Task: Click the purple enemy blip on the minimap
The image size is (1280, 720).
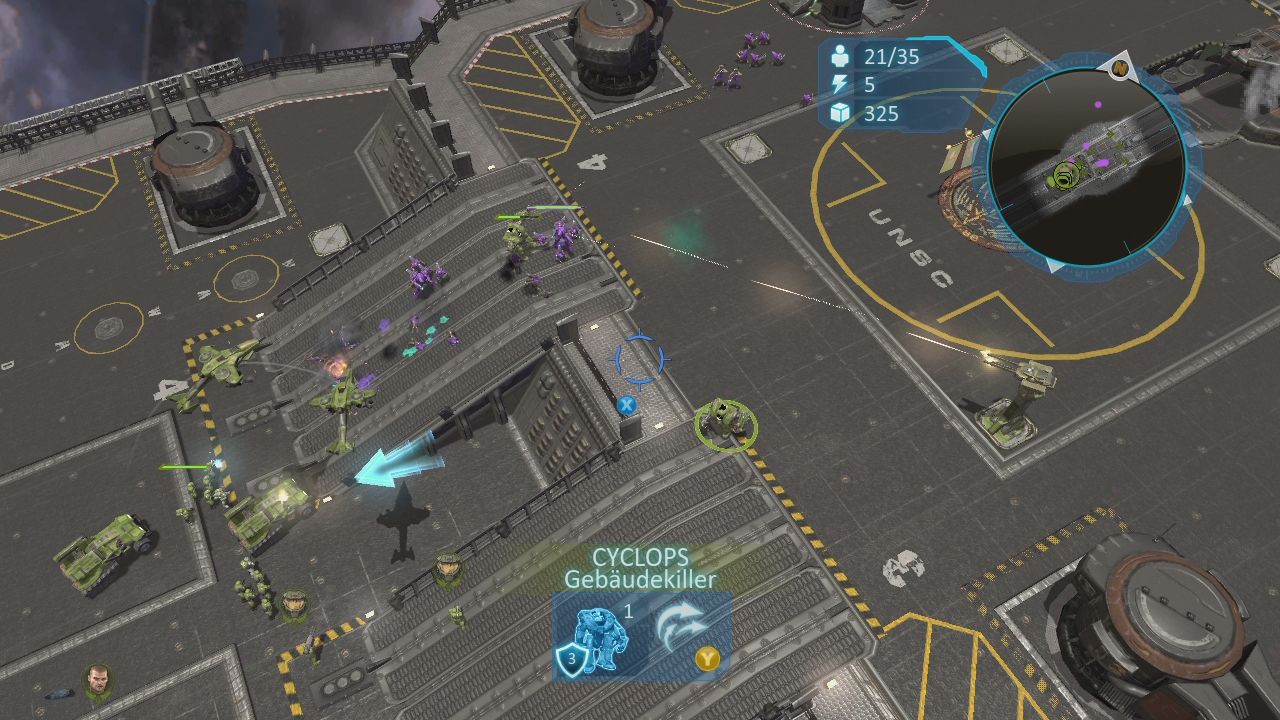Action: coord(1097,104)
